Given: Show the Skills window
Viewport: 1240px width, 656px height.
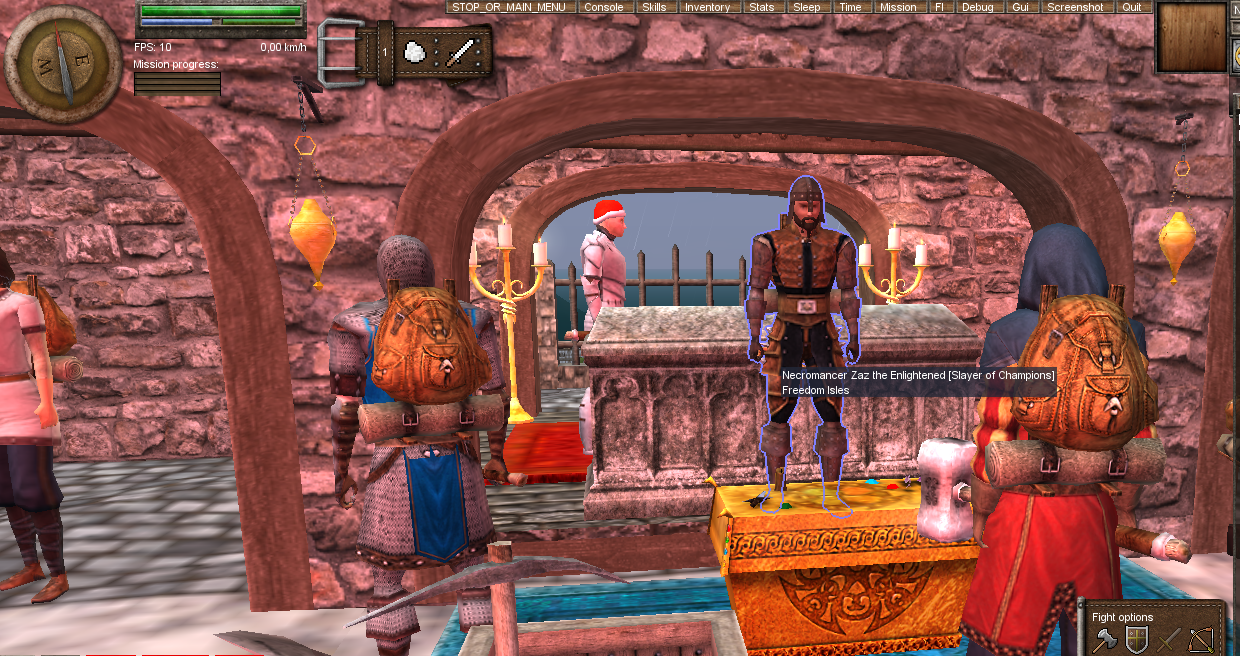Looking at the screenshot, I should point(654,7).
